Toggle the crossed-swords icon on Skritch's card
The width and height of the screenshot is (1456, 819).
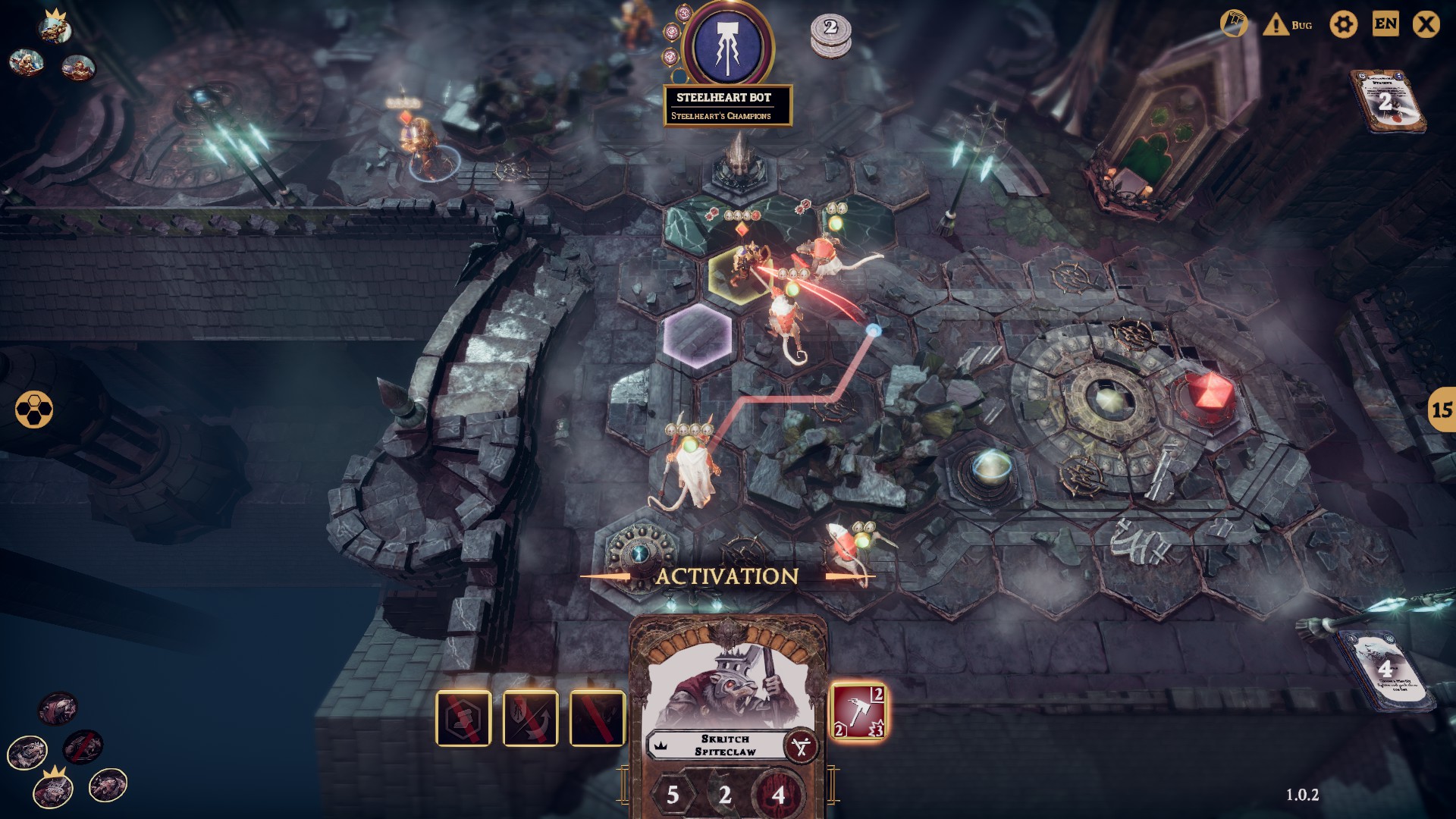[x=801, y=747]
